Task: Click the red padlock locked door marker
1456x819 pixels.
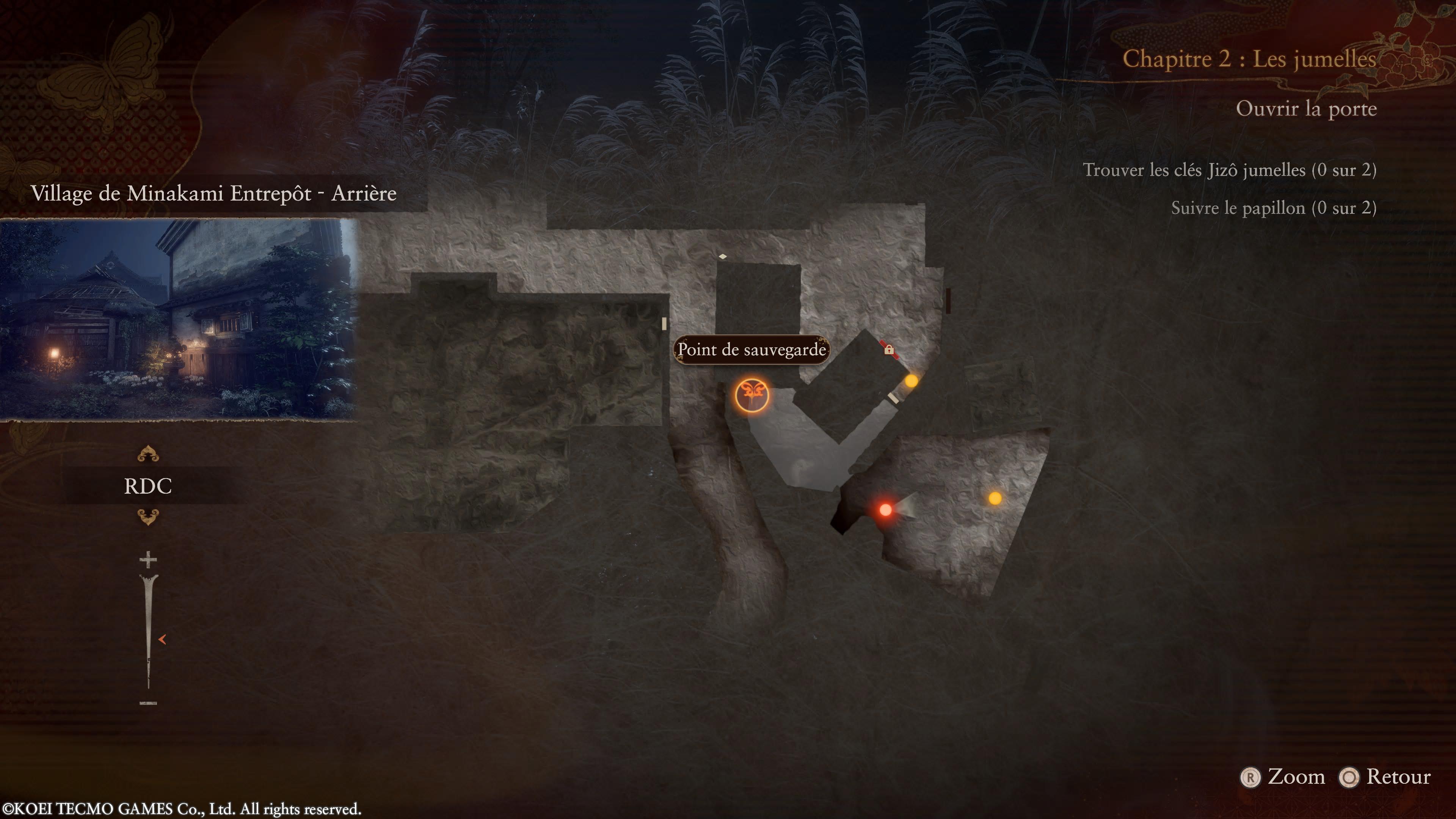Action: point(888,350)
